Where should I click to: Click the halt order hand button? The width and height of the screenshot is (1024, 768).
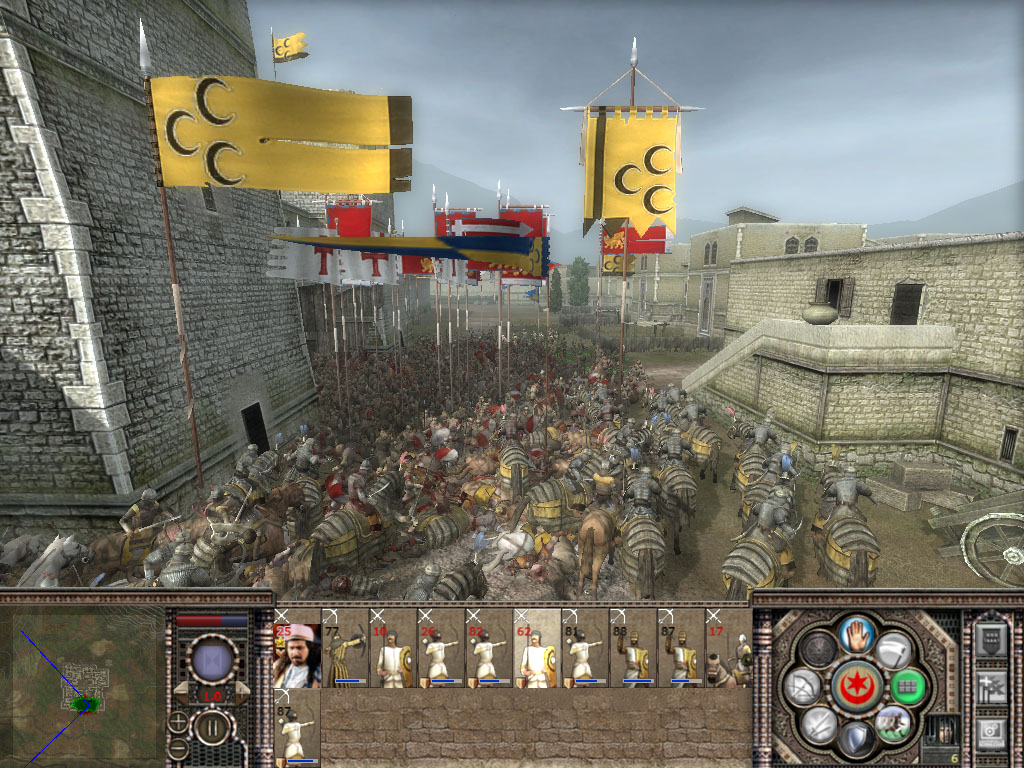857,633
